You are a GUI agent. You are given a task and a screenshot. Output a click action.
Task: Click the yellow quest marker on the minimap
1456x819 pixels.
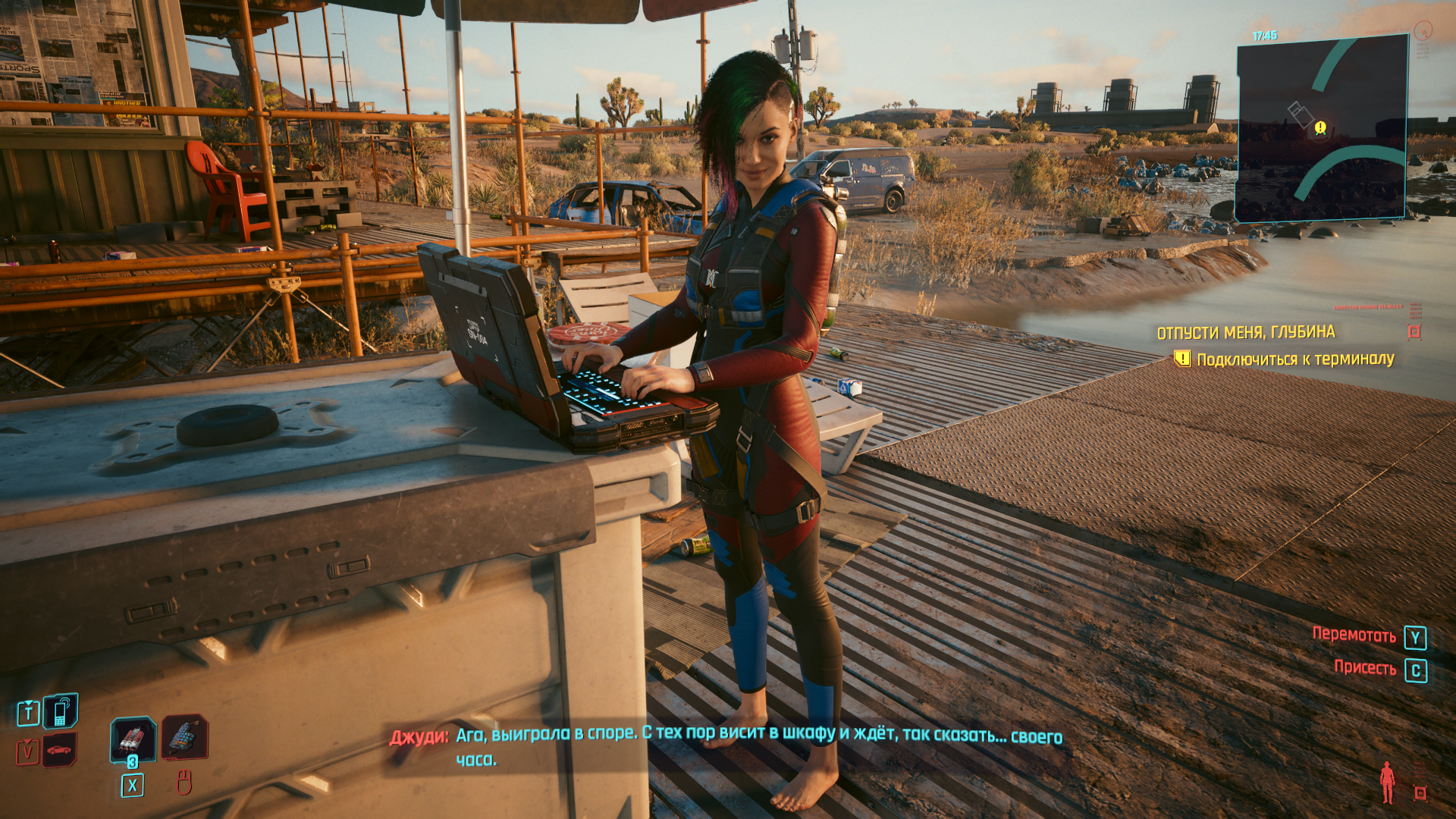point(1320,127)
